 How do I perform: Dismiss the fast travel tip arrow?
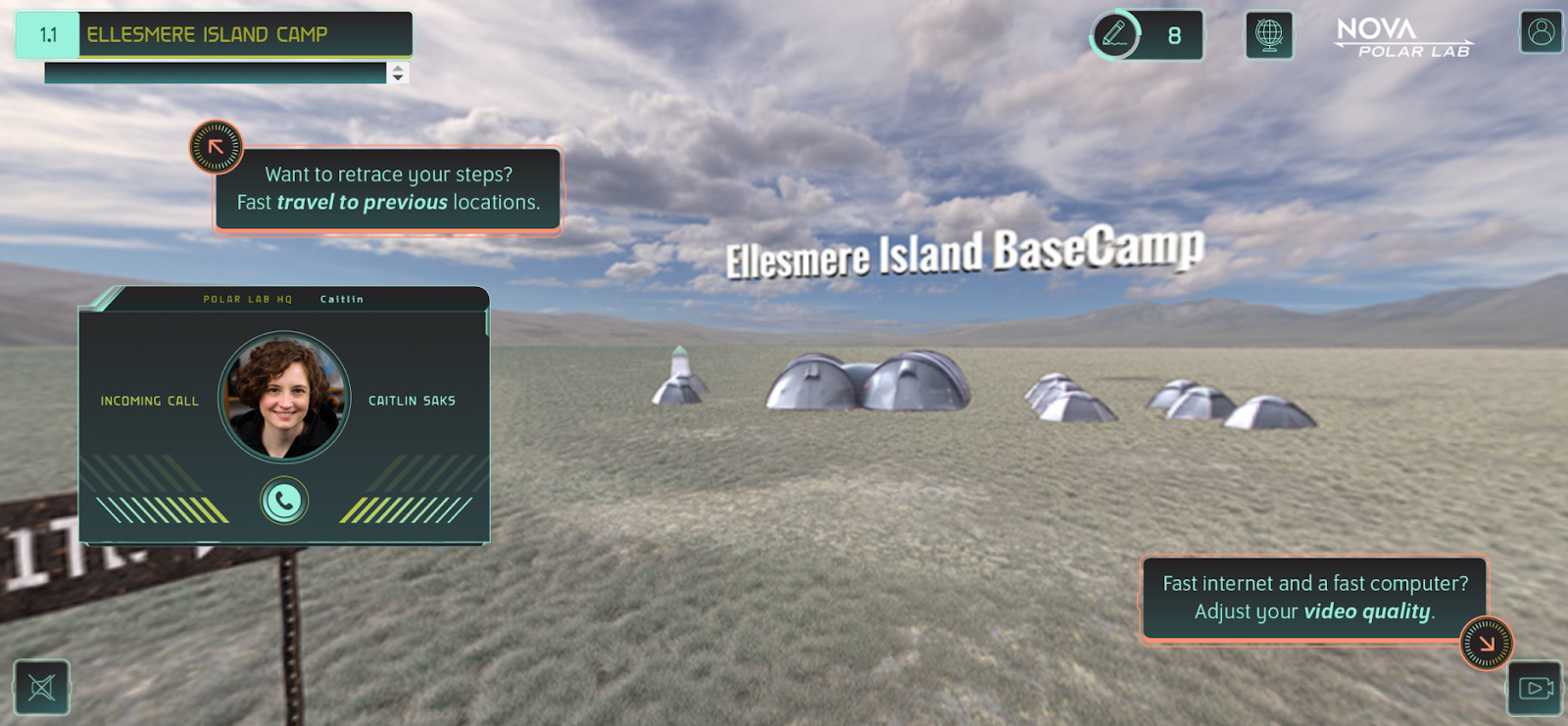pyautogui.click(x=216, y=147)
